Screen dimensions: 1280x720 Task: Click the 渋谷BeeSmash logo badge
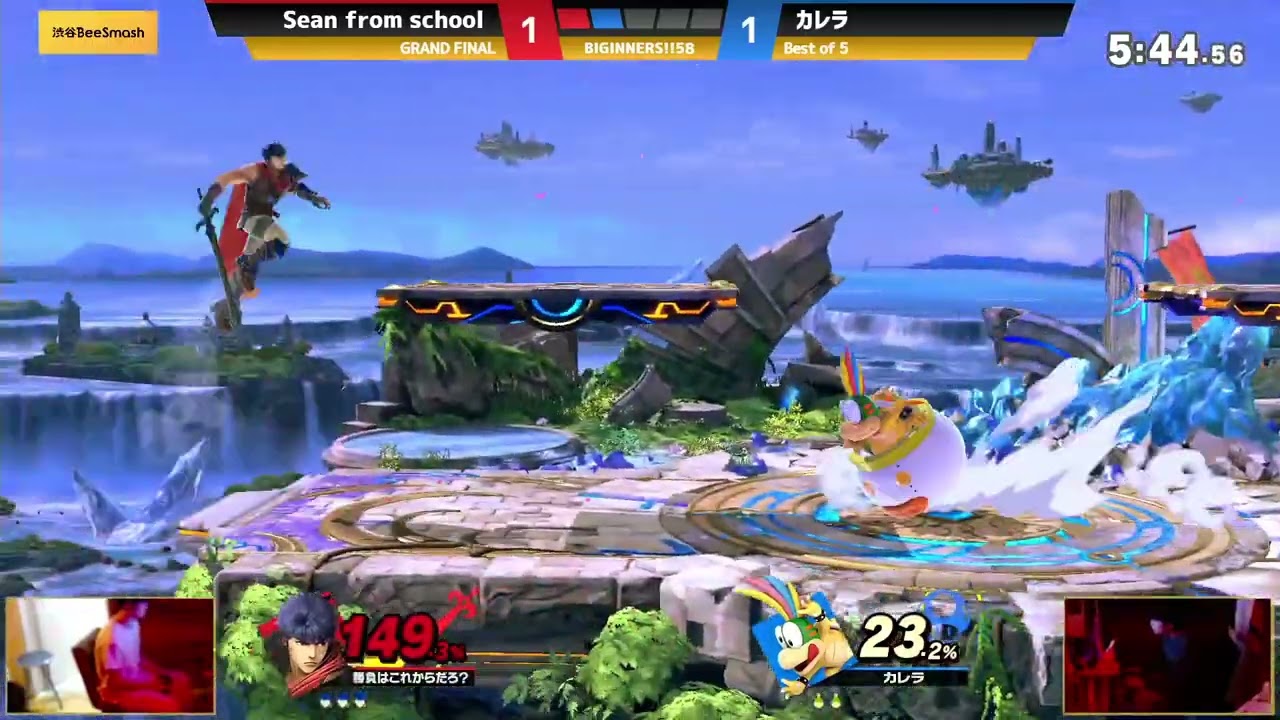(x=97, y=32)
